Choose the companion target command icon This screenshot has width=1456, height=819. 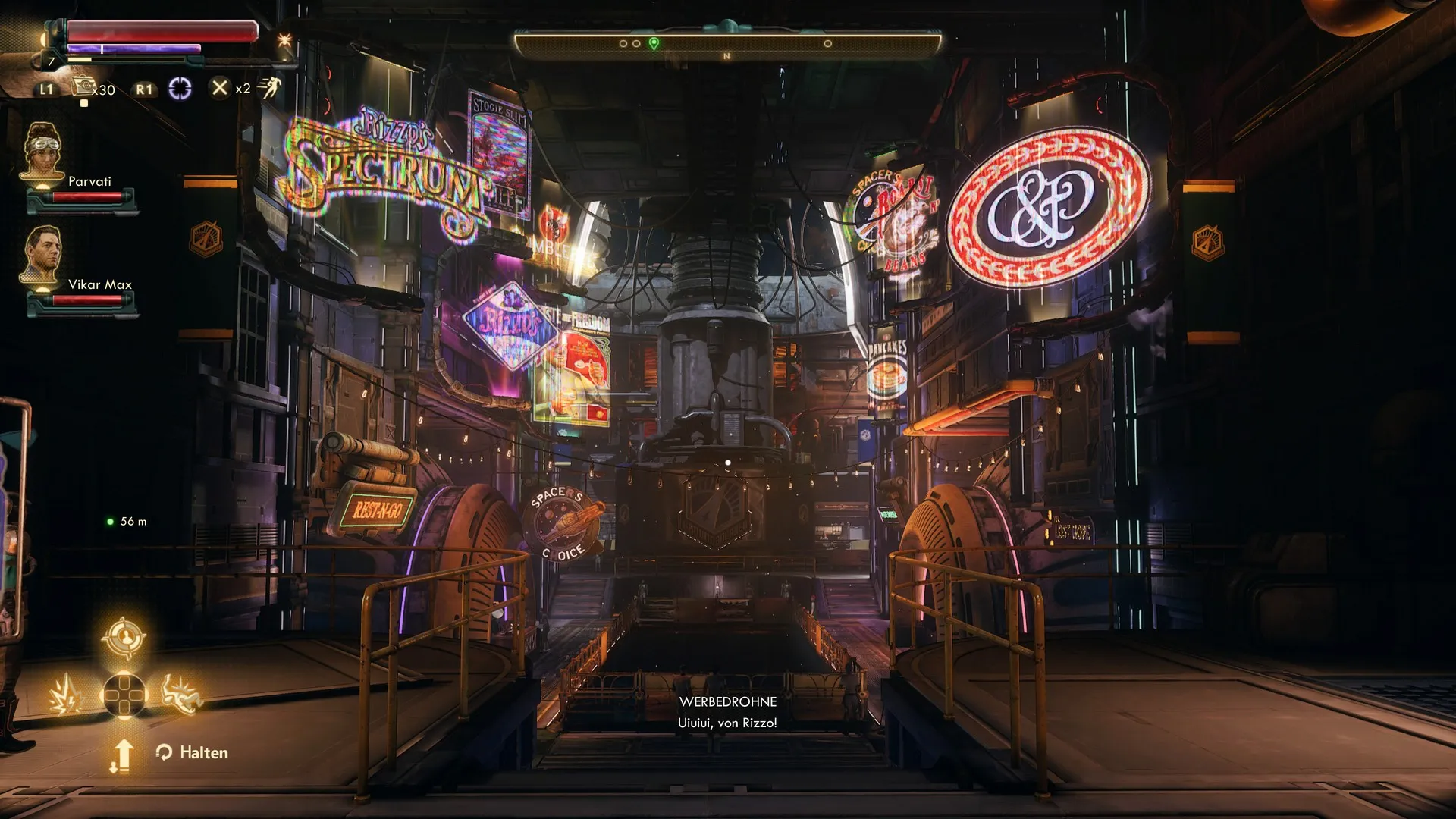124,639
